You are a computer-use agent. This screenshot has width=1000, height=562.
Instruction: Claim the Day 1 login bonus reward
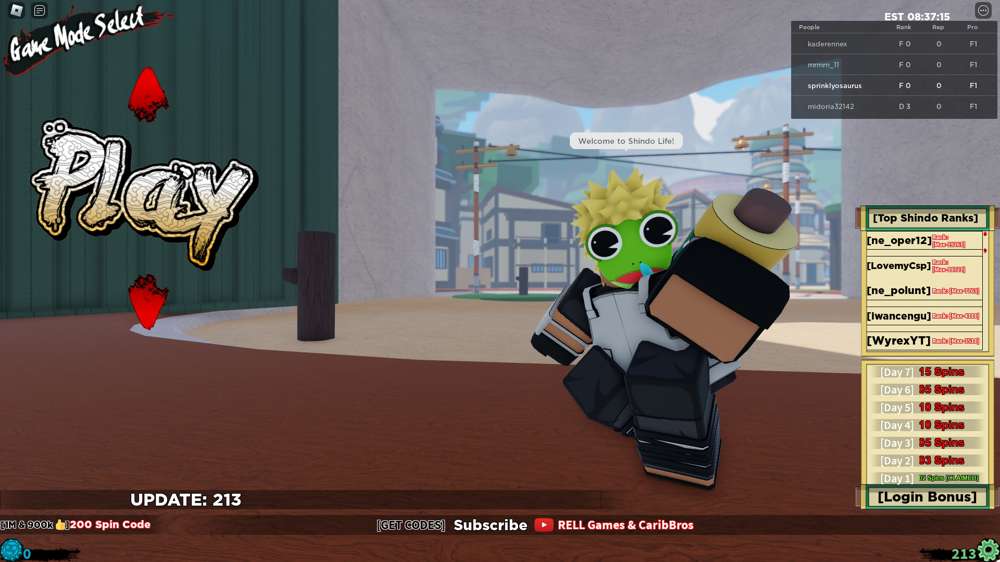pyautogui.click(x=927, y=478)
